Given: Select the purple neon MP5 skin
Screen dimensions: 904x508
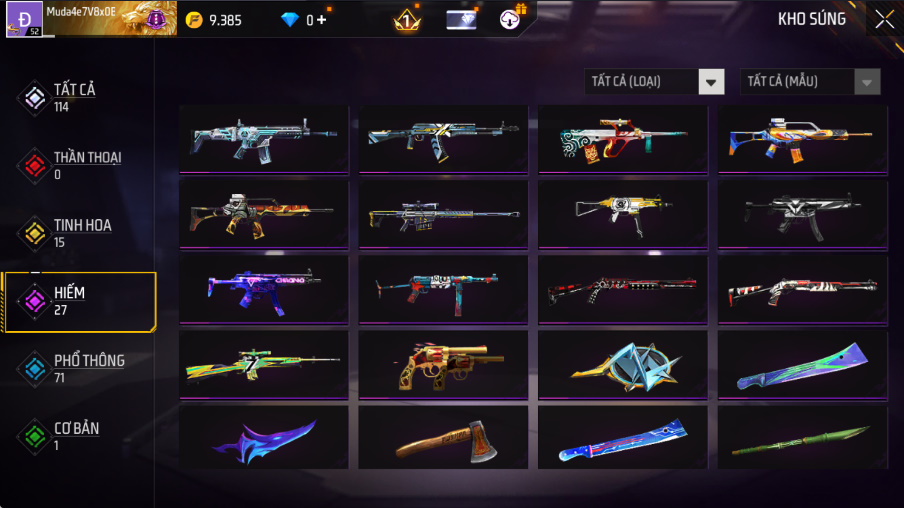Looking at the screenshot, I should click(263, 289).
